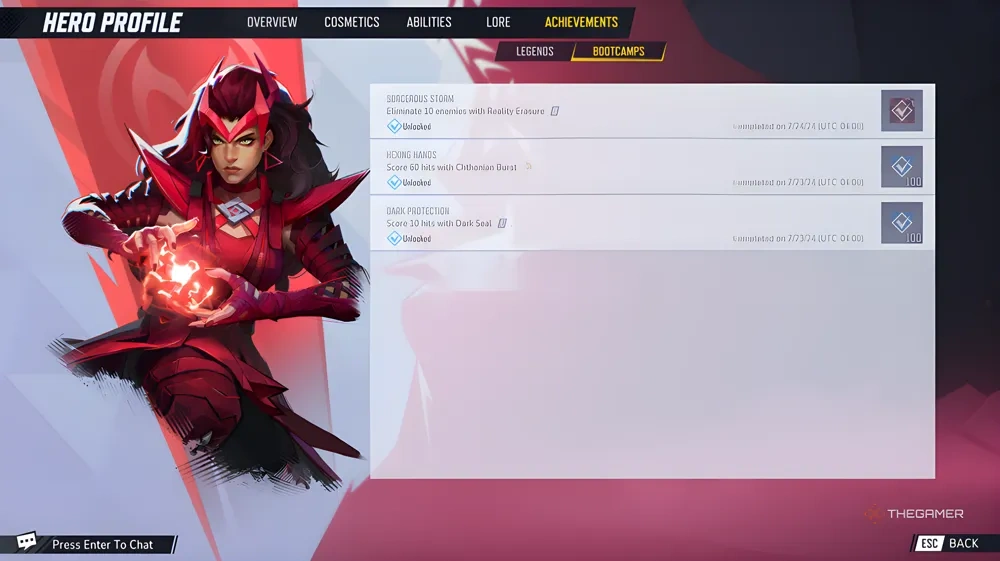Select the Dark Protection achievement row
The height and width of the screenshot is (561, 1000).
click(620, 224)
